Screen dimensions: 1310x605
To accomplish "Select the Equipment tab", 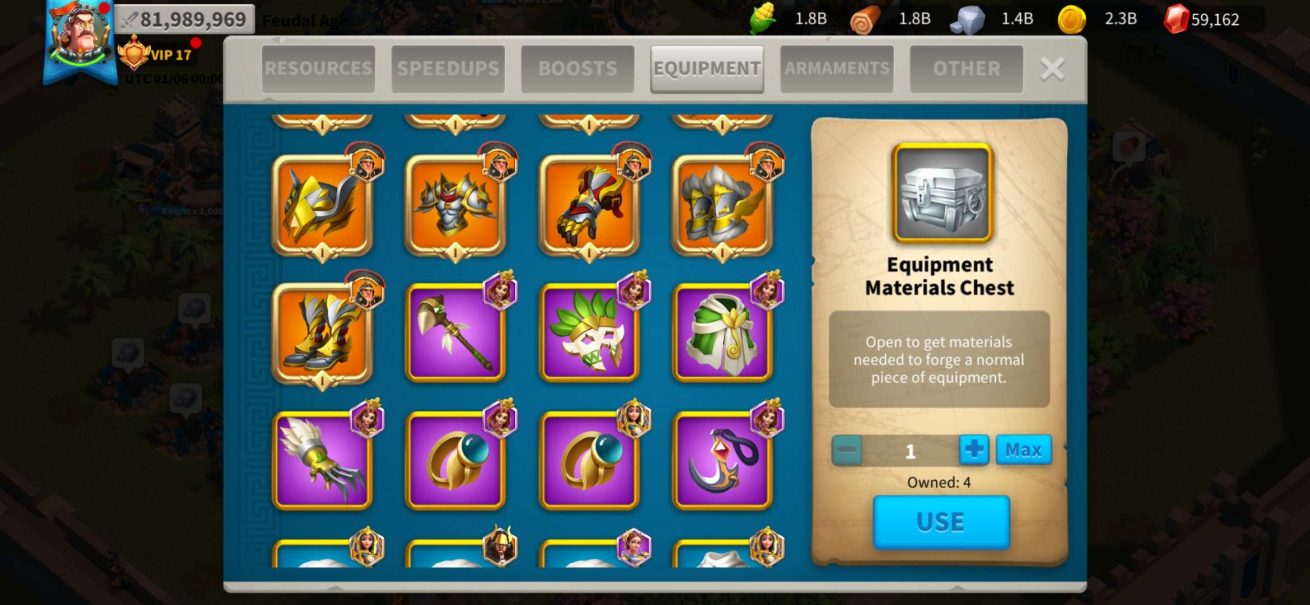I will pos(707,69).
